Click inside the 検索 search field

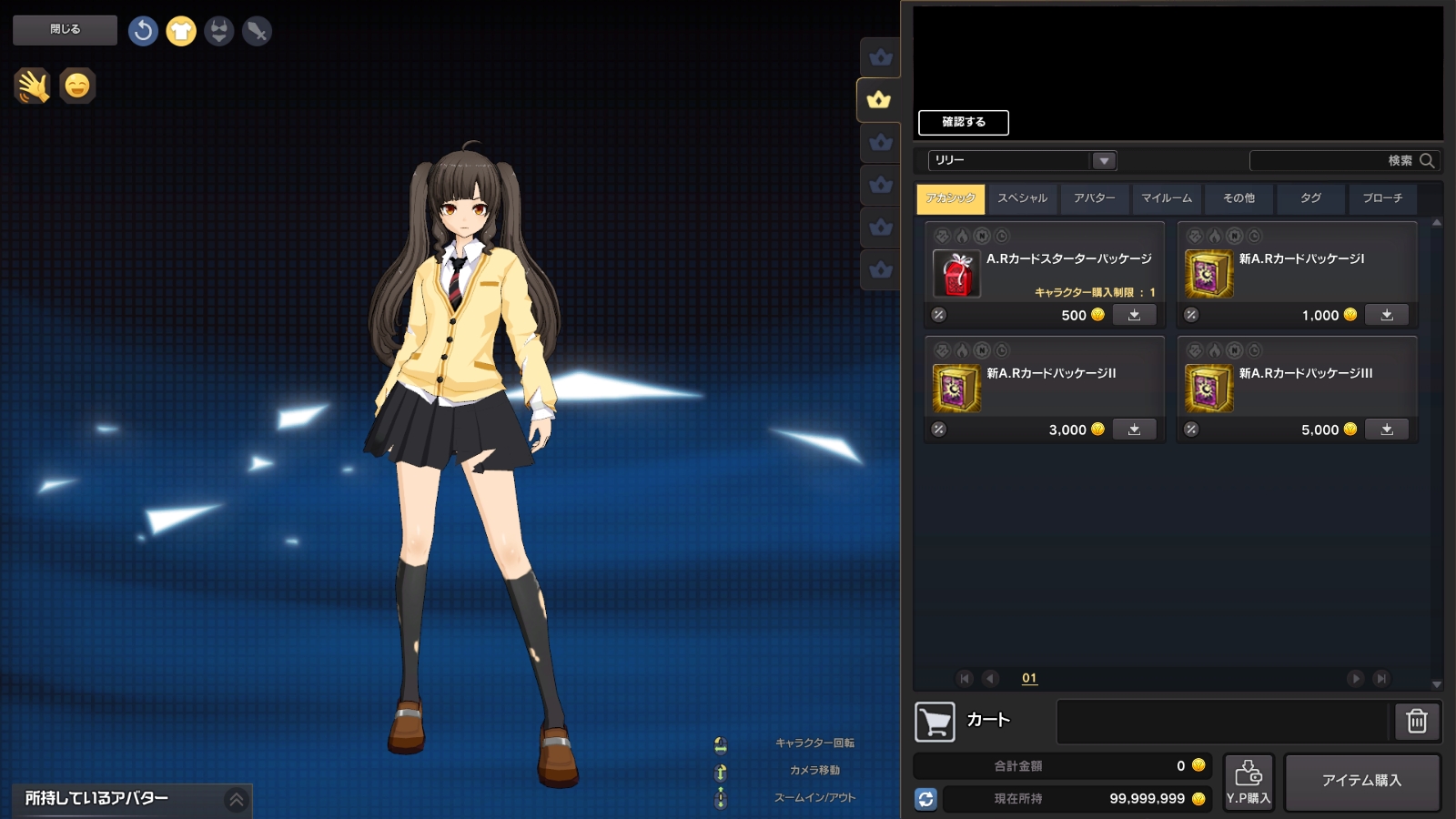(x=1338, y=160)
